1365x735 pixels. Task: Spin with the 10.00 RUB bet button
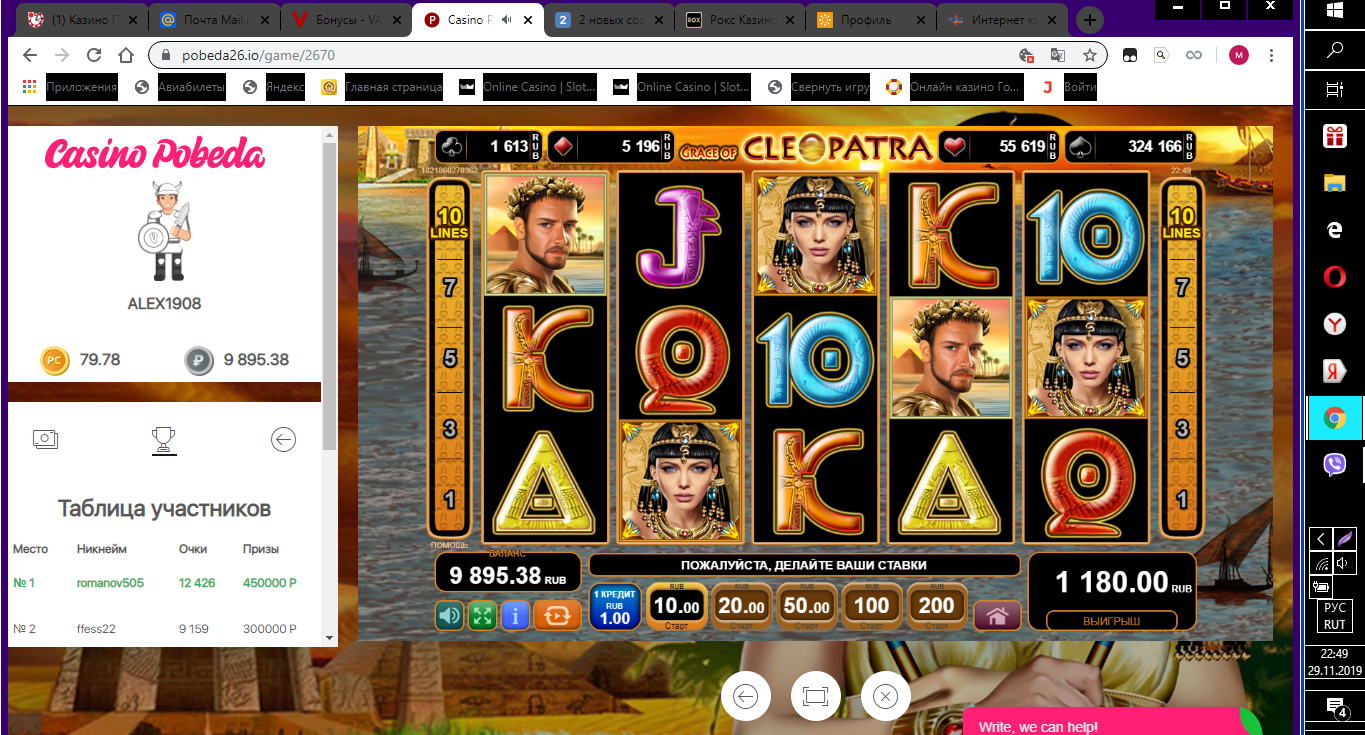[677, 607]
